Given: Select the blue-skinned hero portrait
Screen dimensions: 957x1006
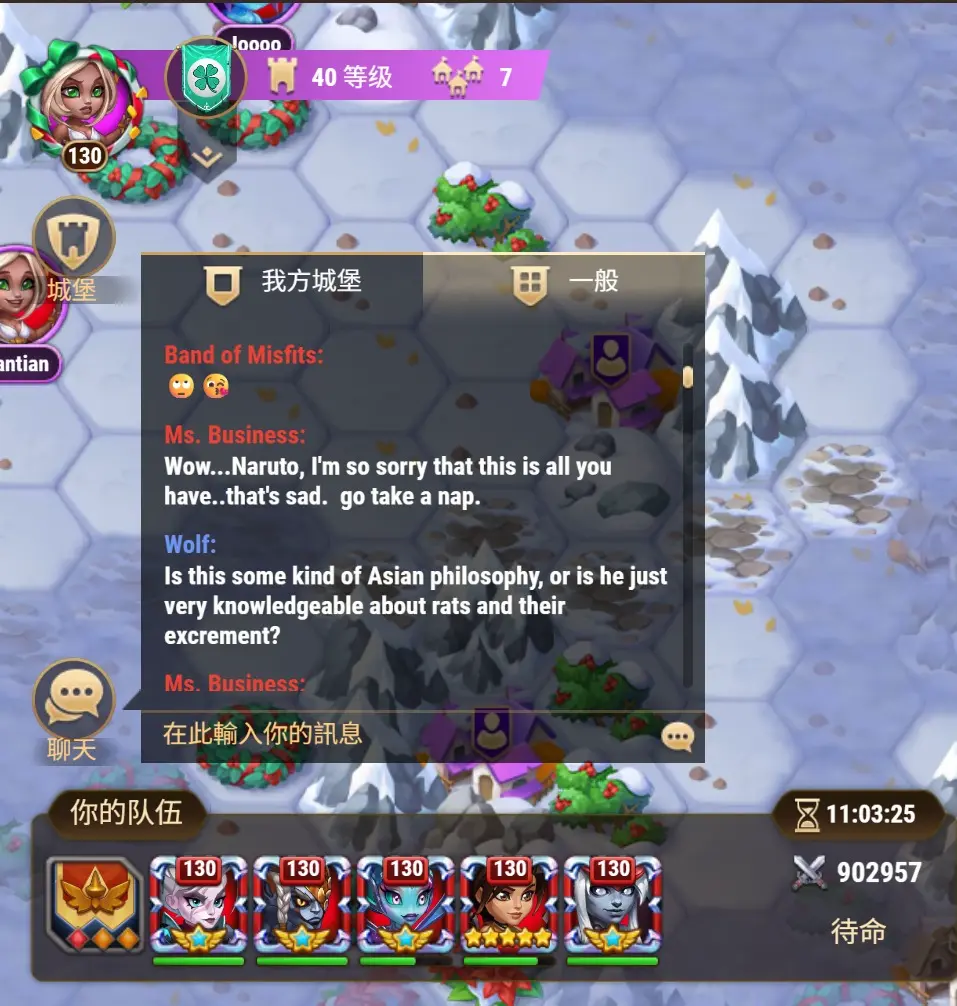Looking at the screenshot, I should [x=406, y=907].
